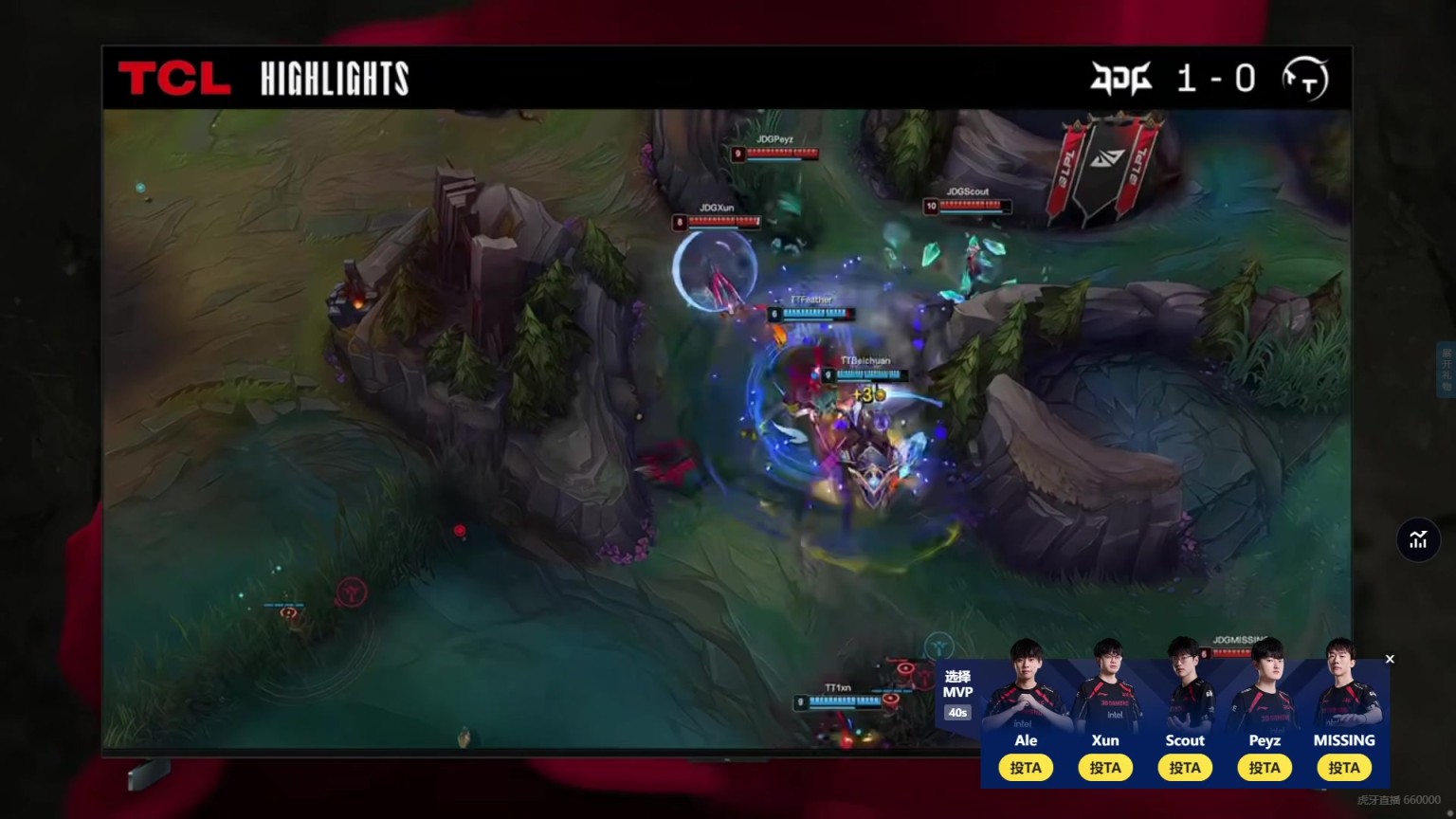The image size is (1456, 819).
Task: Expand the gift panel side tab
Action: pos(1447,369)
